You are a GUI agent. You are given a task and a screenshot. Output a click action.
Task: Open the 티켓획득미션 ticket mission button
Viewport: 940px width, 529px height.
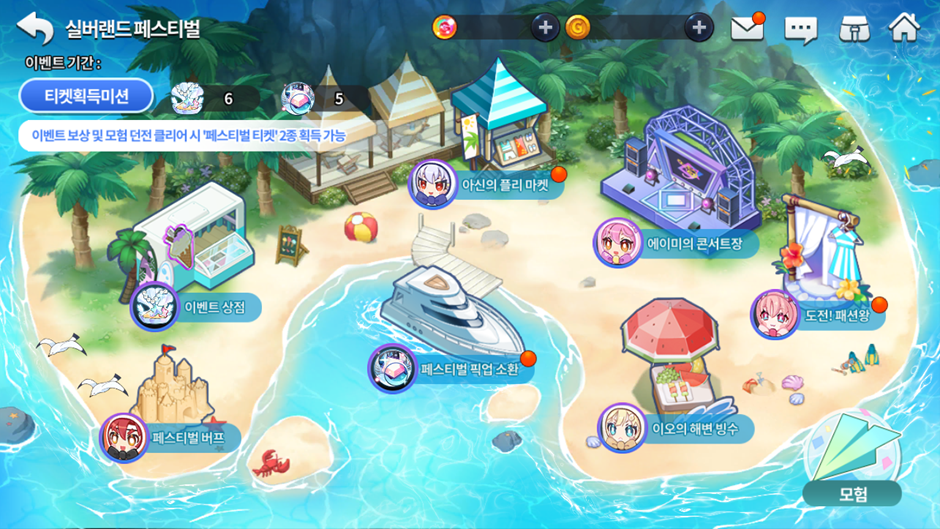click(x=86, y=96)
